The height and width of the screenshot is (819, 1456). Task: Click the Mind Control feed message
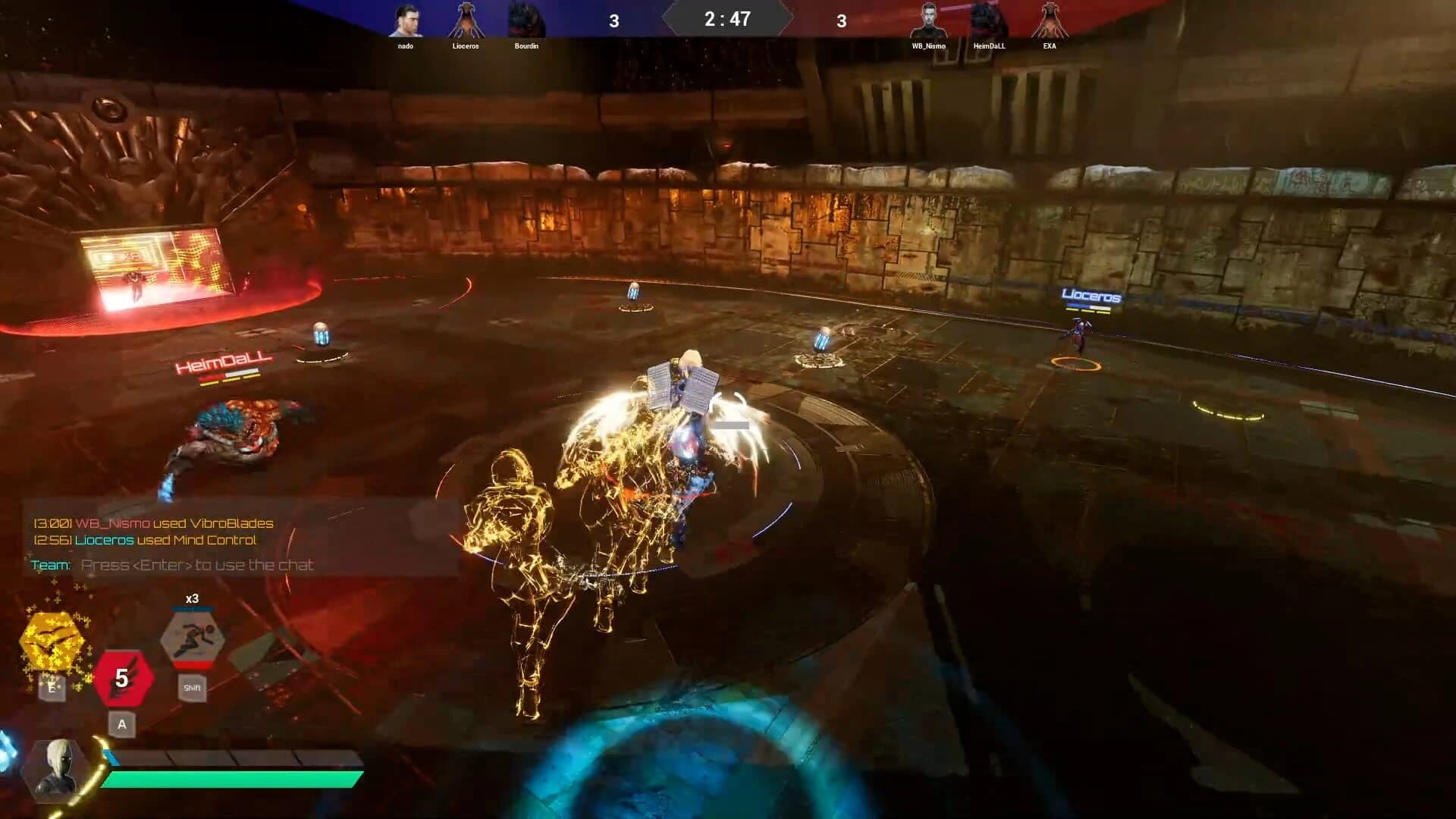[x=146, y=540]
